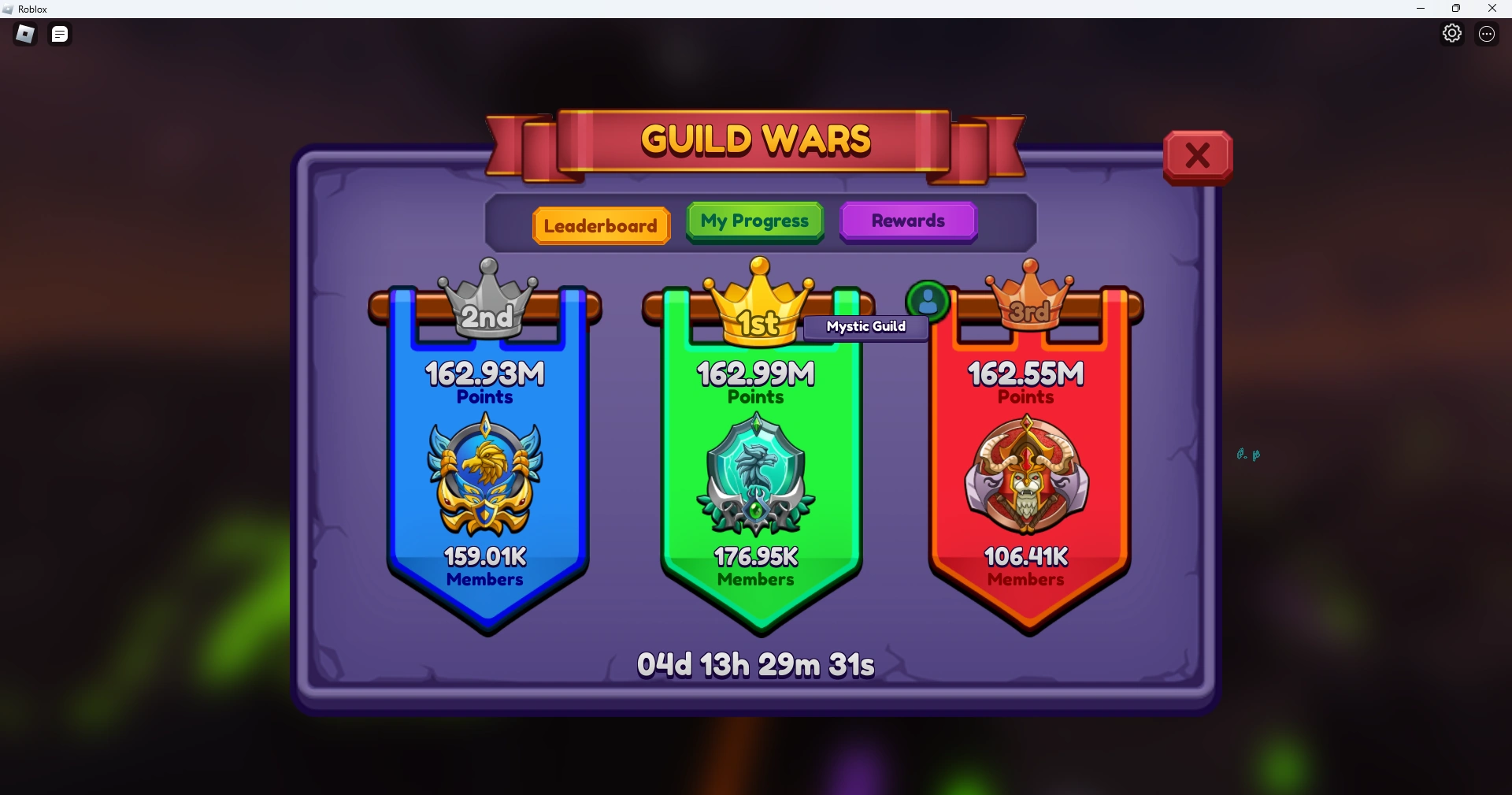Open the Roblox menu icon
The image size is (1512, 795).
click(24, 34)
